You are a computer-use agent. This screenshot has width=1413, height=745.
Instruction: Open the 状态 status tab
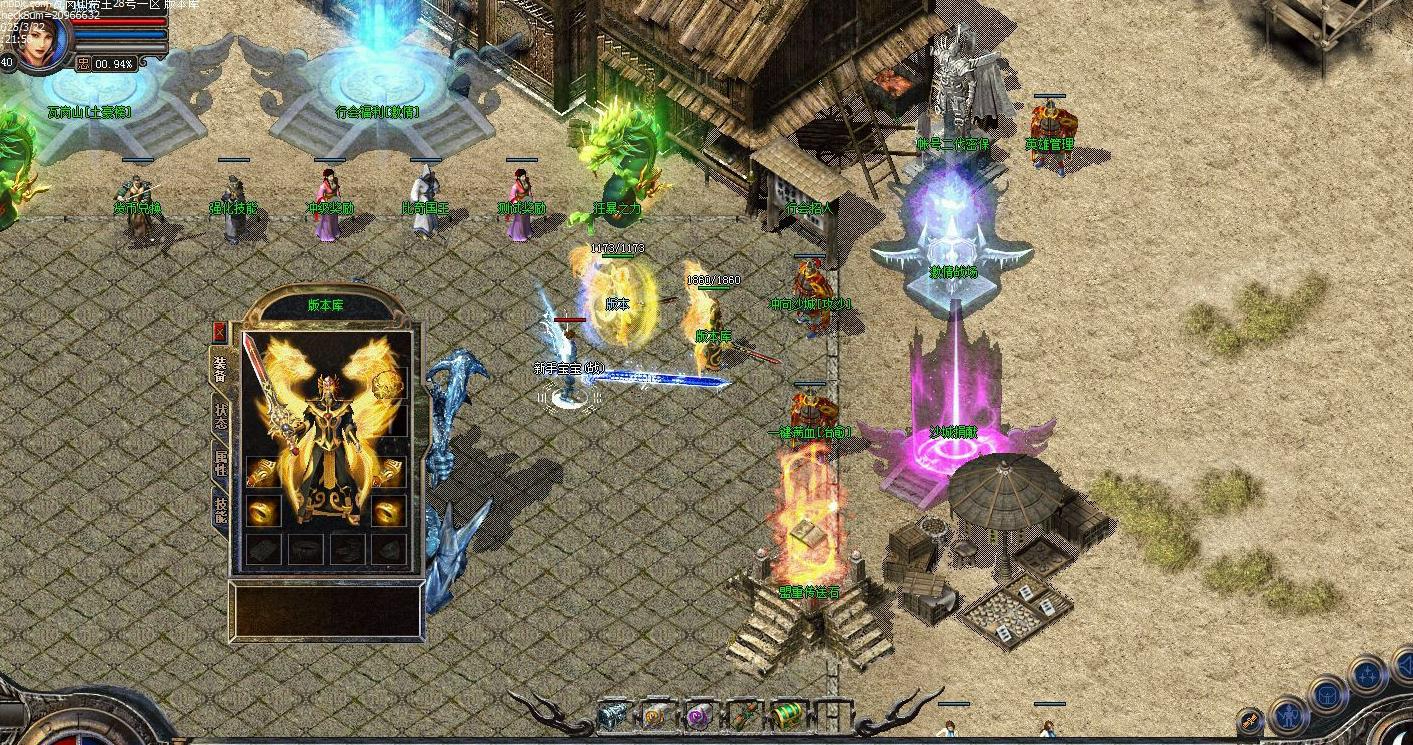(x=220, y=415)
